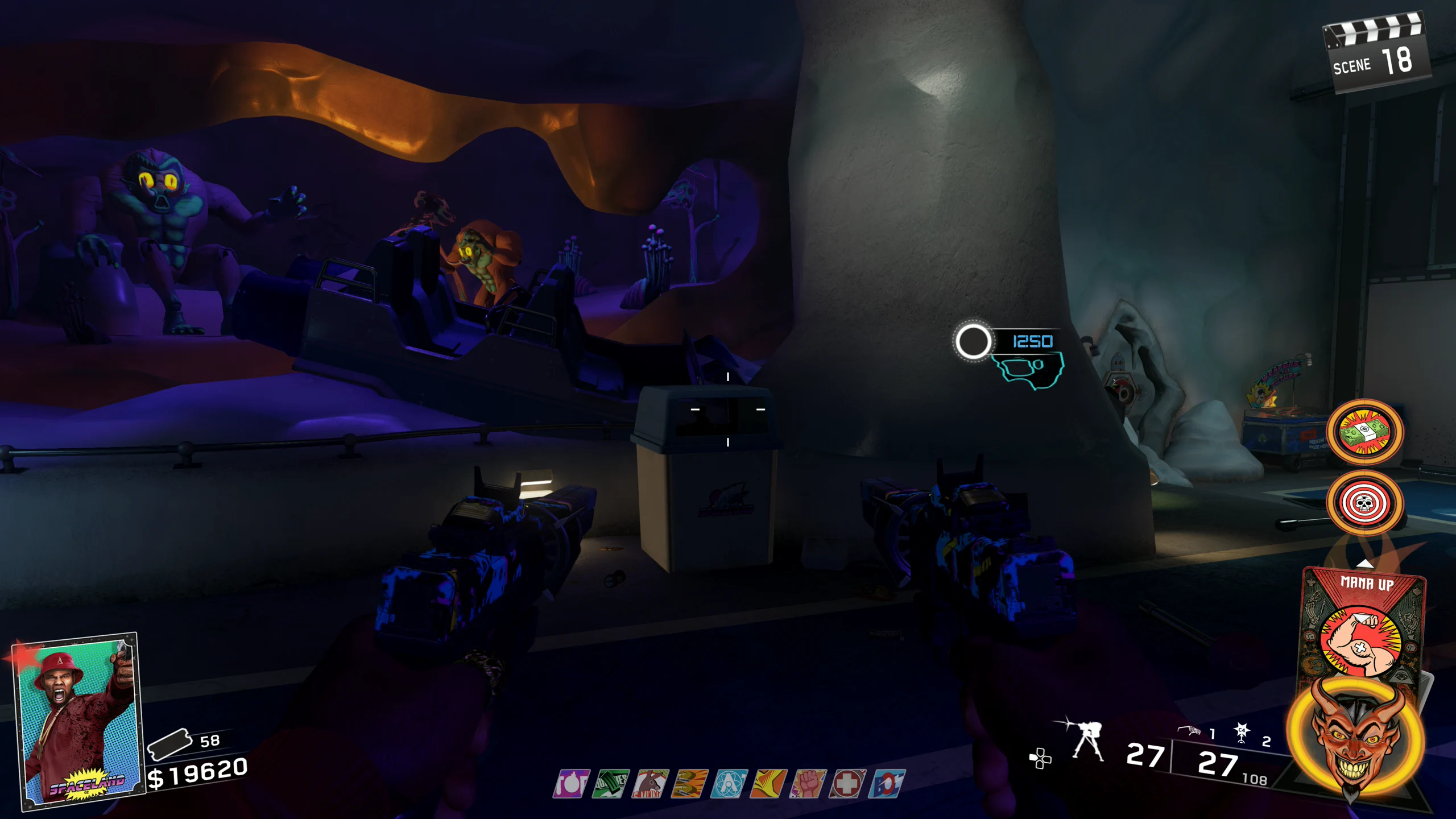Image resolution: width=1456 pixels, height=819 pixels.
Task: Select the skull bullseye active card icon
Action: [x=1365, y=503]
